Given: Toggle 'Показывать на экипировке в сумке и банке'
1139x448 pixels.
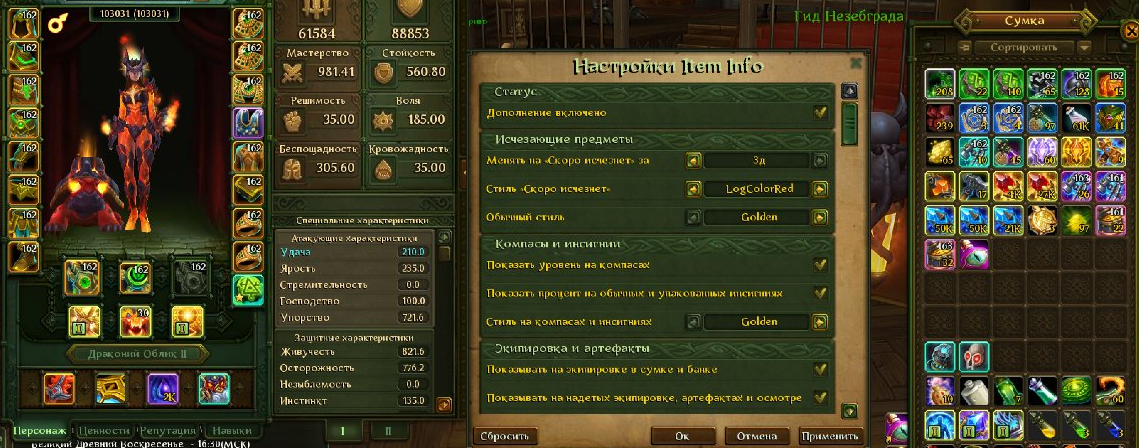Looking at the screenshot, I should (820, 369).
